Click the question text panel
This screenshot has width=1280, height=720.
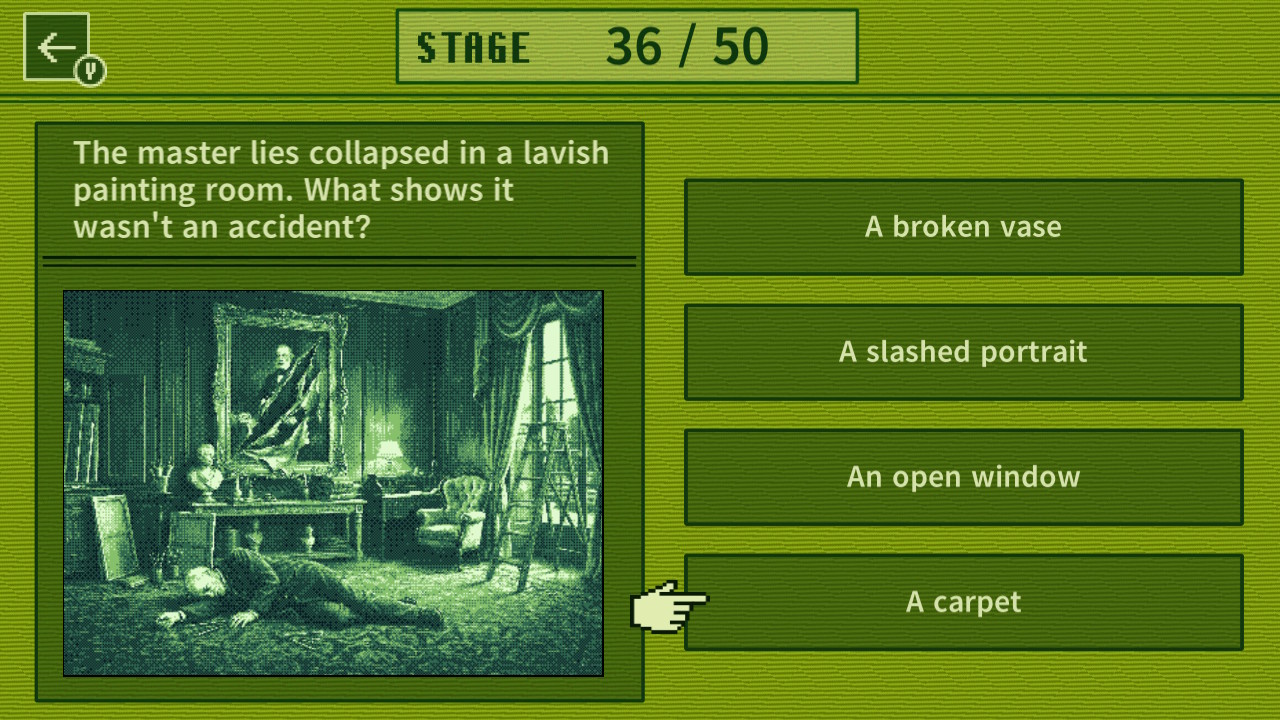point(340,190)
